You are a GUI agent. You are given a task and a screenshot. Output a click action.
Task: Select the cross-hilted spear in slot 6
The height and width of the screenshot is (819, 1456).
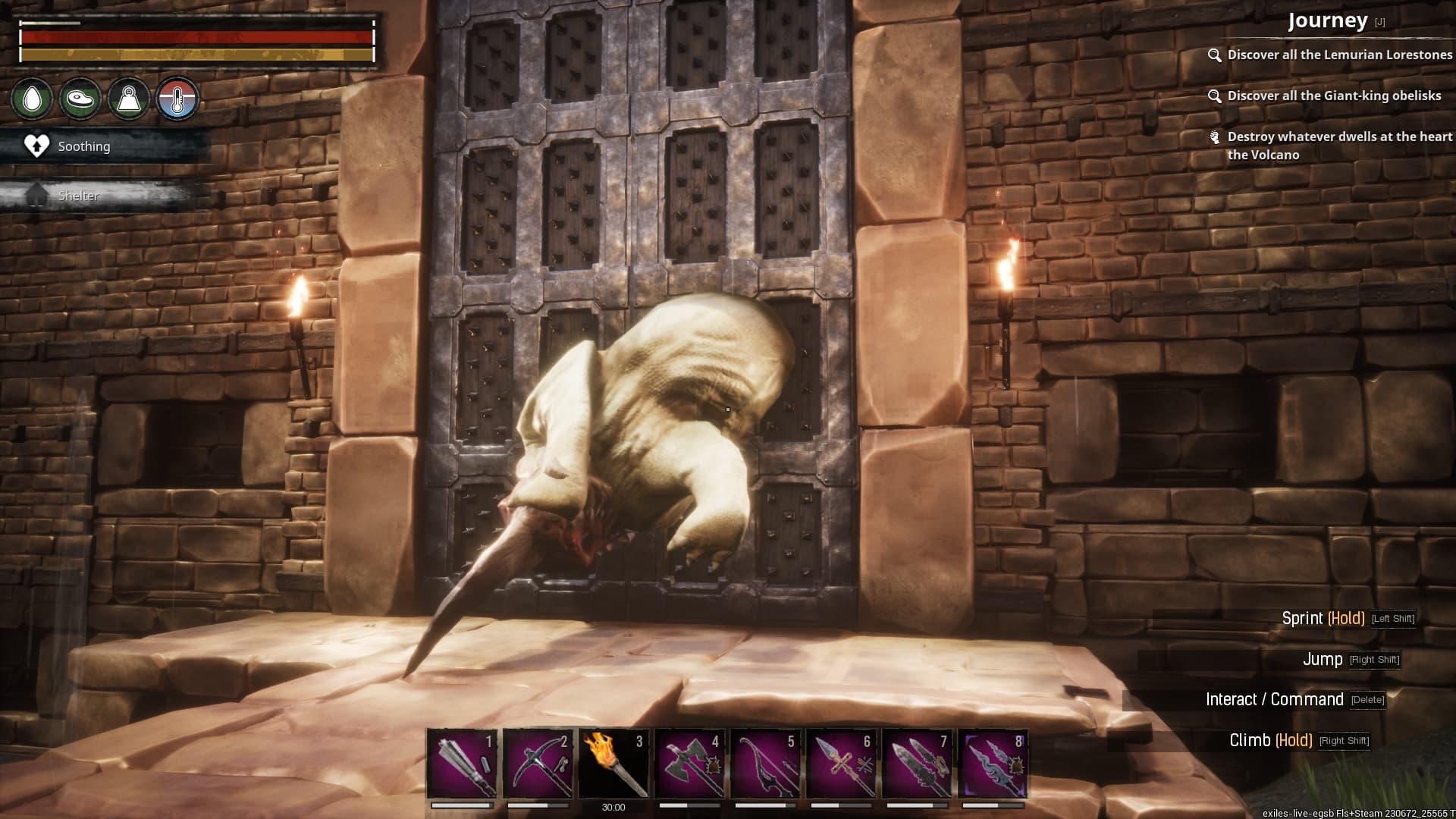(841, 763)
